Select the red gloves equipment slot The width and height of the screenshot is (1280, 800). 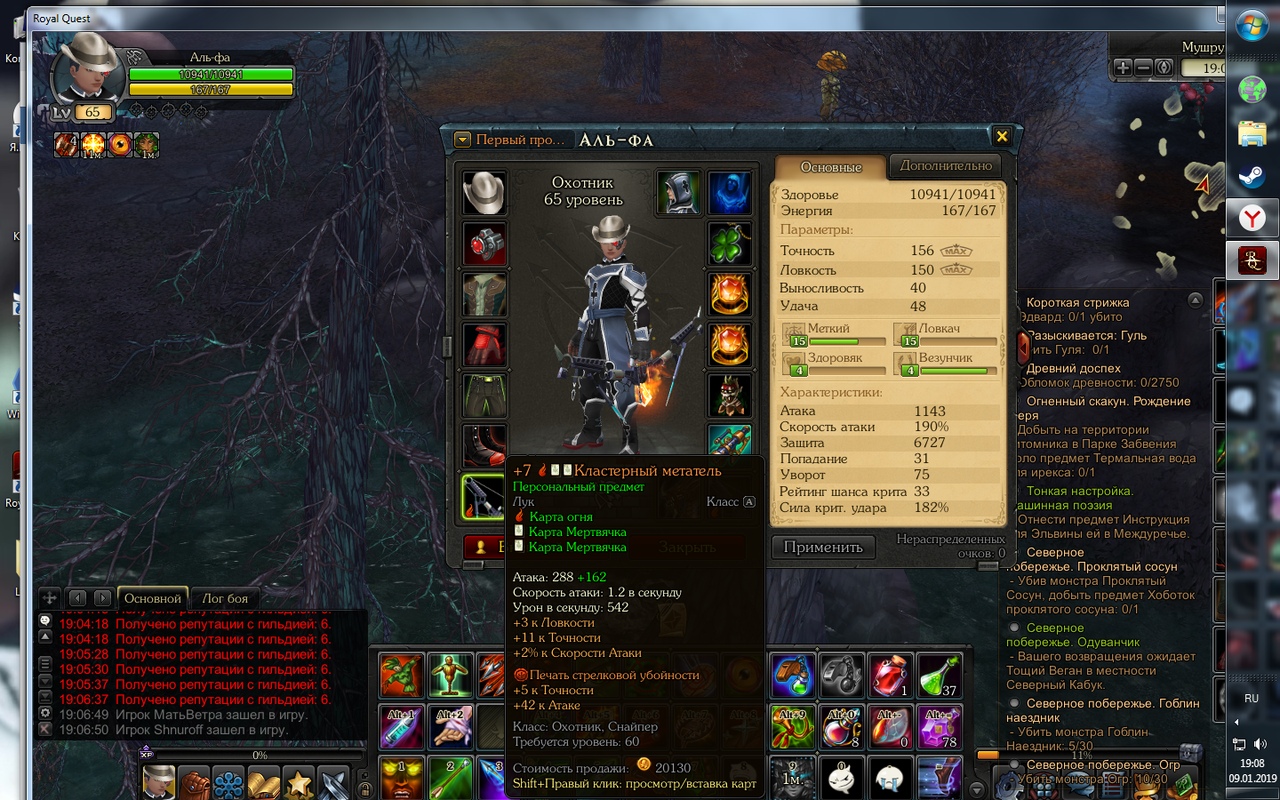click(484, 345)
